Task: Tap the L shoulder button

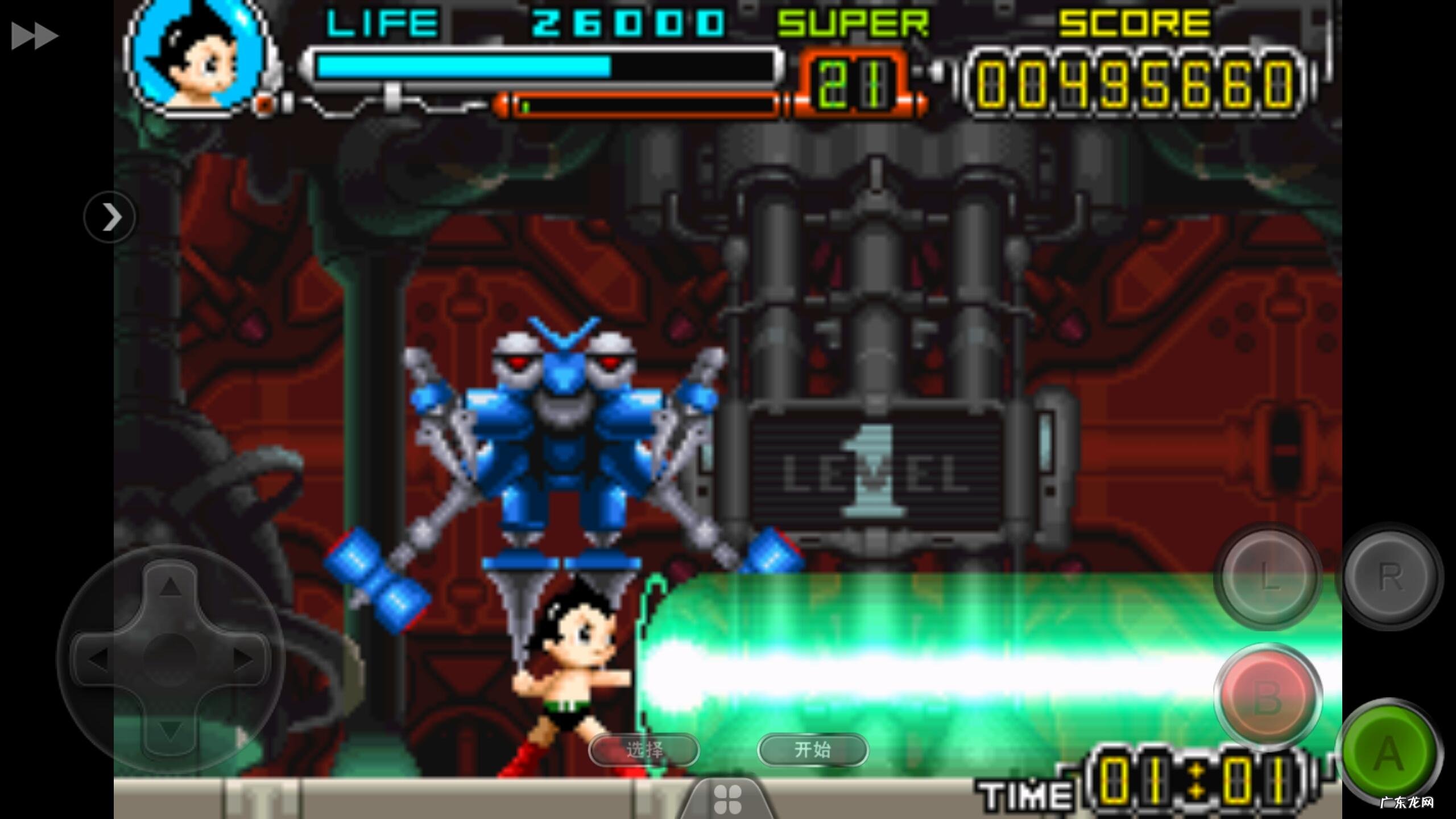Action: [1268, 577]
